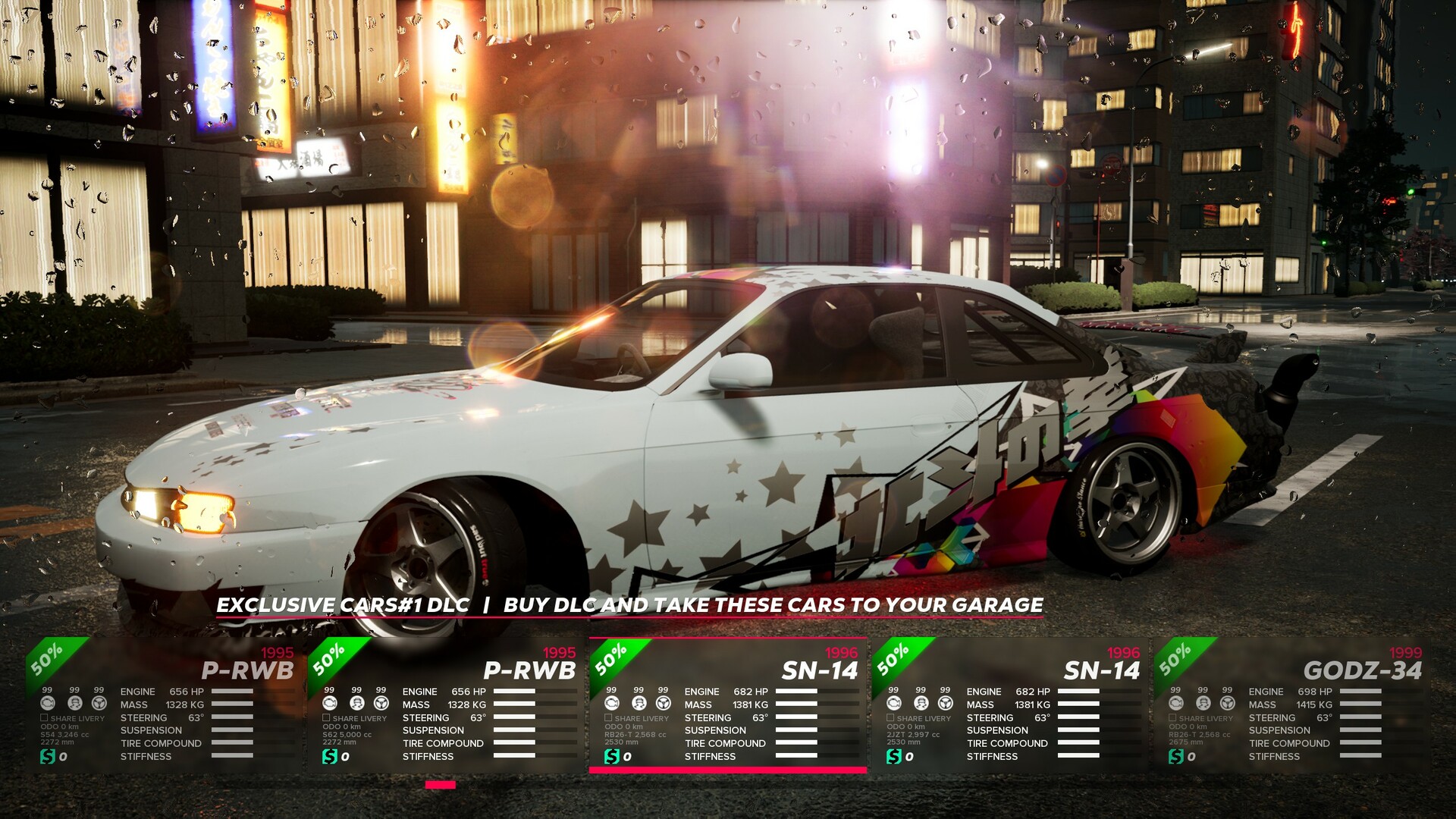Select the helmet icon on the 1995 P-RWB card
Image resolution: width=1456 pixels, height=819 pixels.
(74, 703)
